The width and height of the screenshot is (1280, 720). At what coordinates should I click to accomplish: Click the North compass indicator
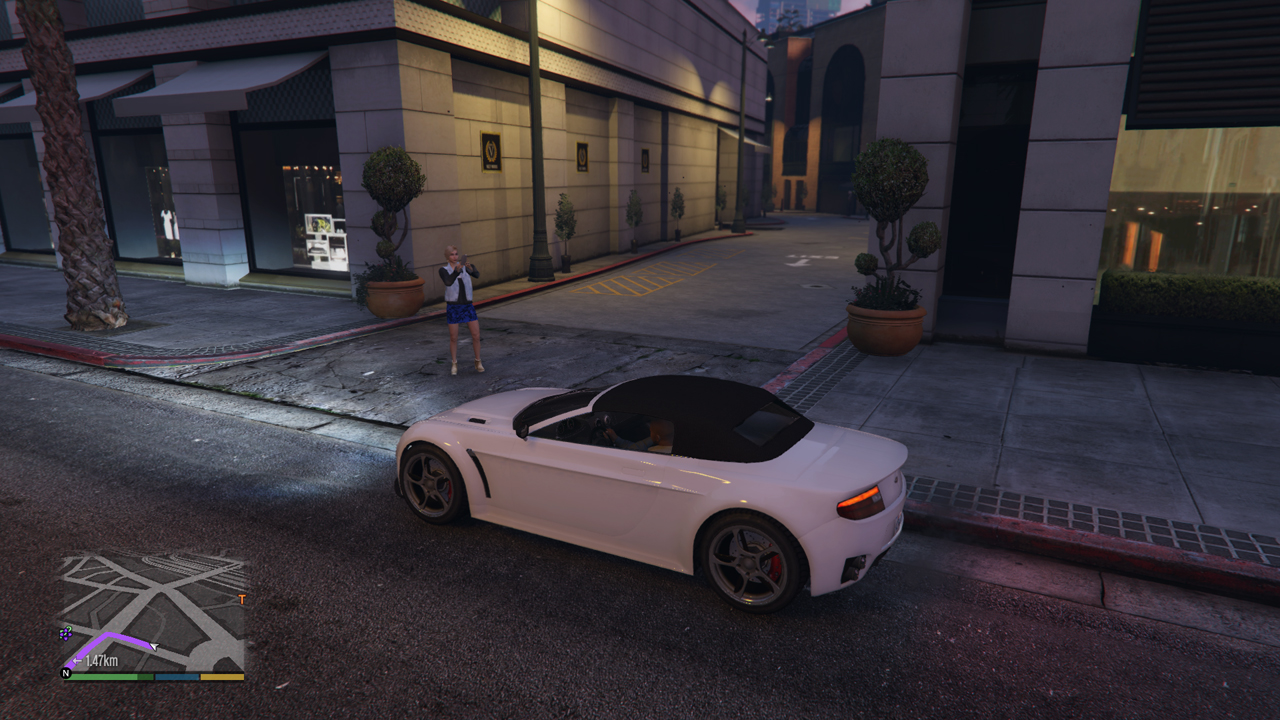point(67,673)
